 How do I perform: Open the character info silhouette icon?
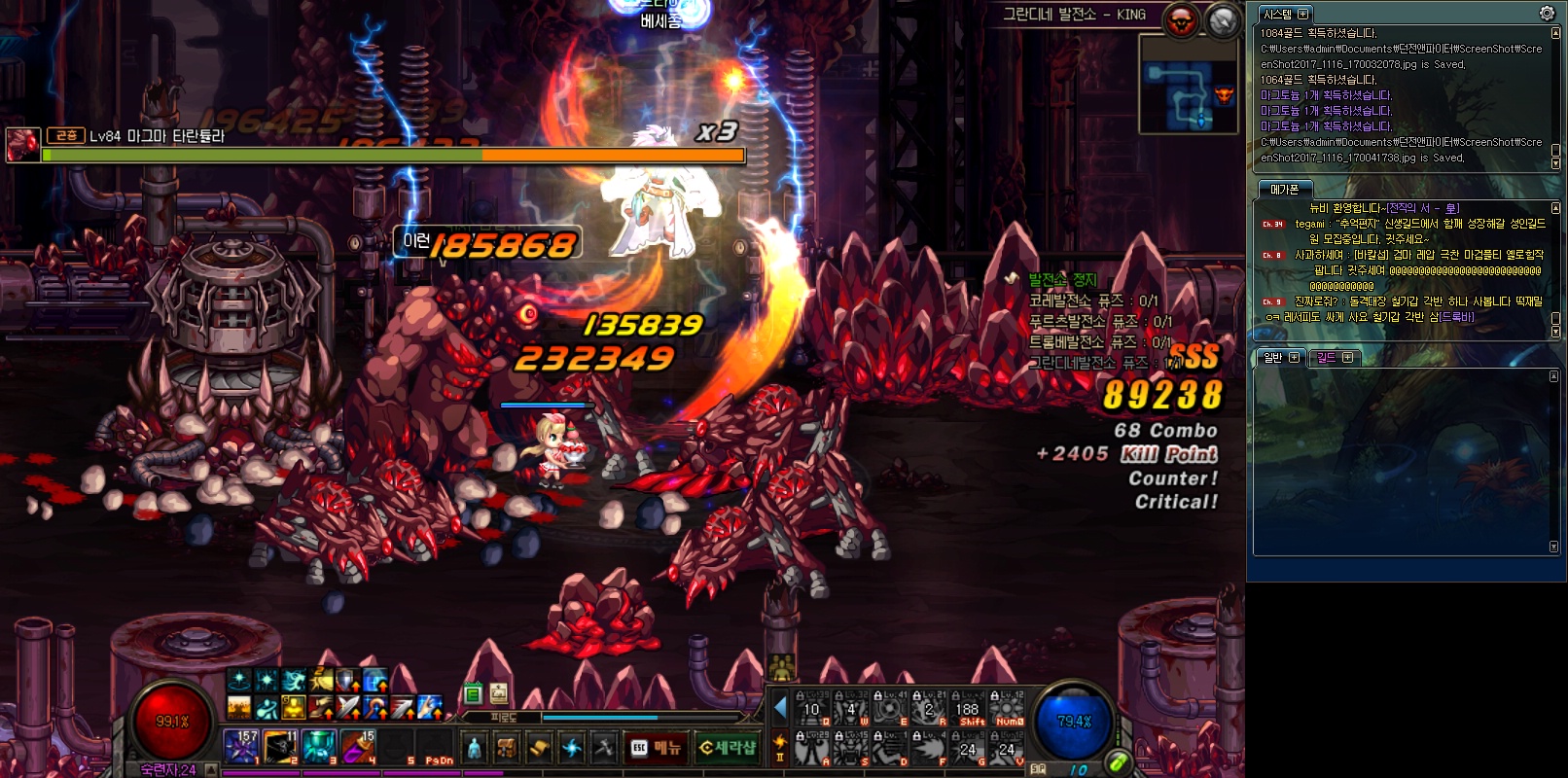[474, 747]
